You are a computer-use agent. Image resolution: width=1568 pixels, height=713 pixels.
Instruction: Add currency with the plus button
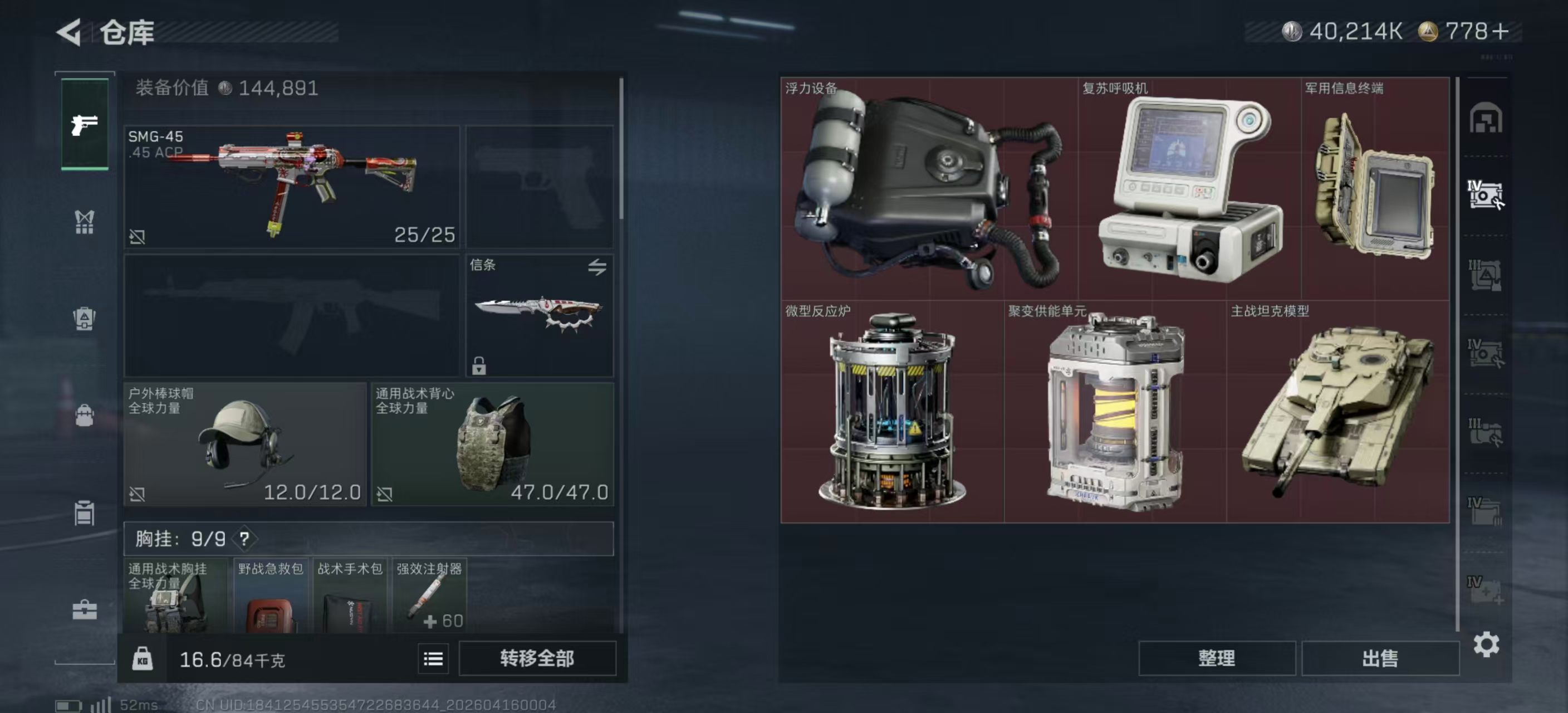point(1501,32)
